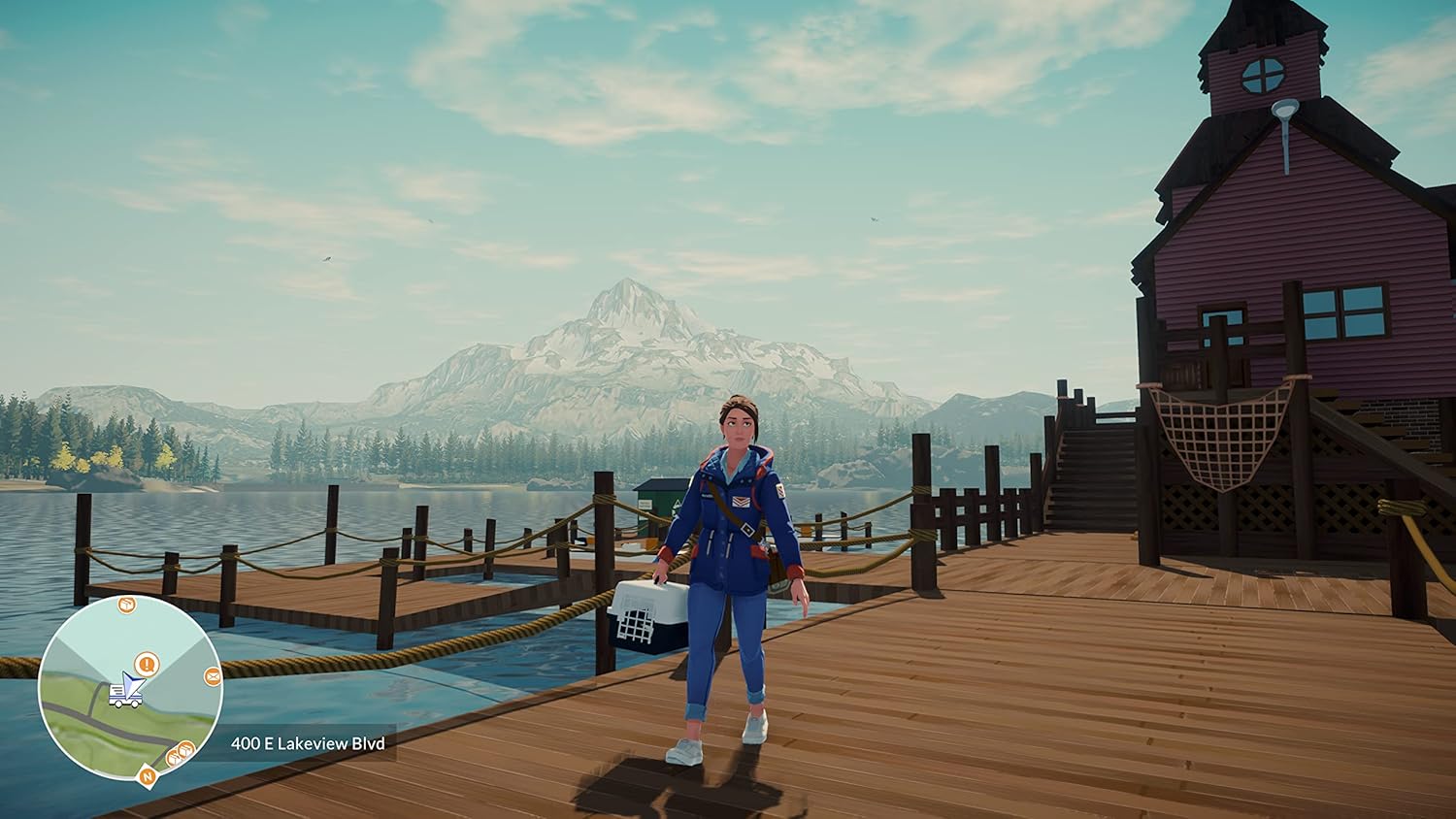1456x819 pixels.
Task: Select the right package icon near the minimap compass
Action: [x=185, y=749]
